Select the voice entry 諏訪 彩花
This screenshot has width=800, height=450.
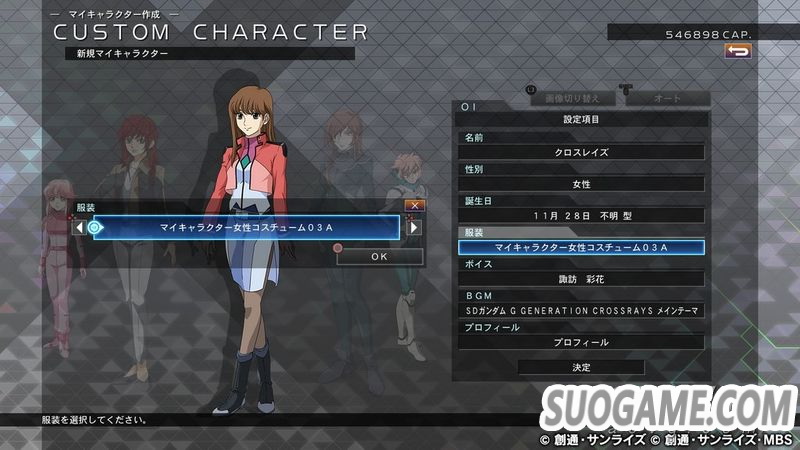[581, 279]
